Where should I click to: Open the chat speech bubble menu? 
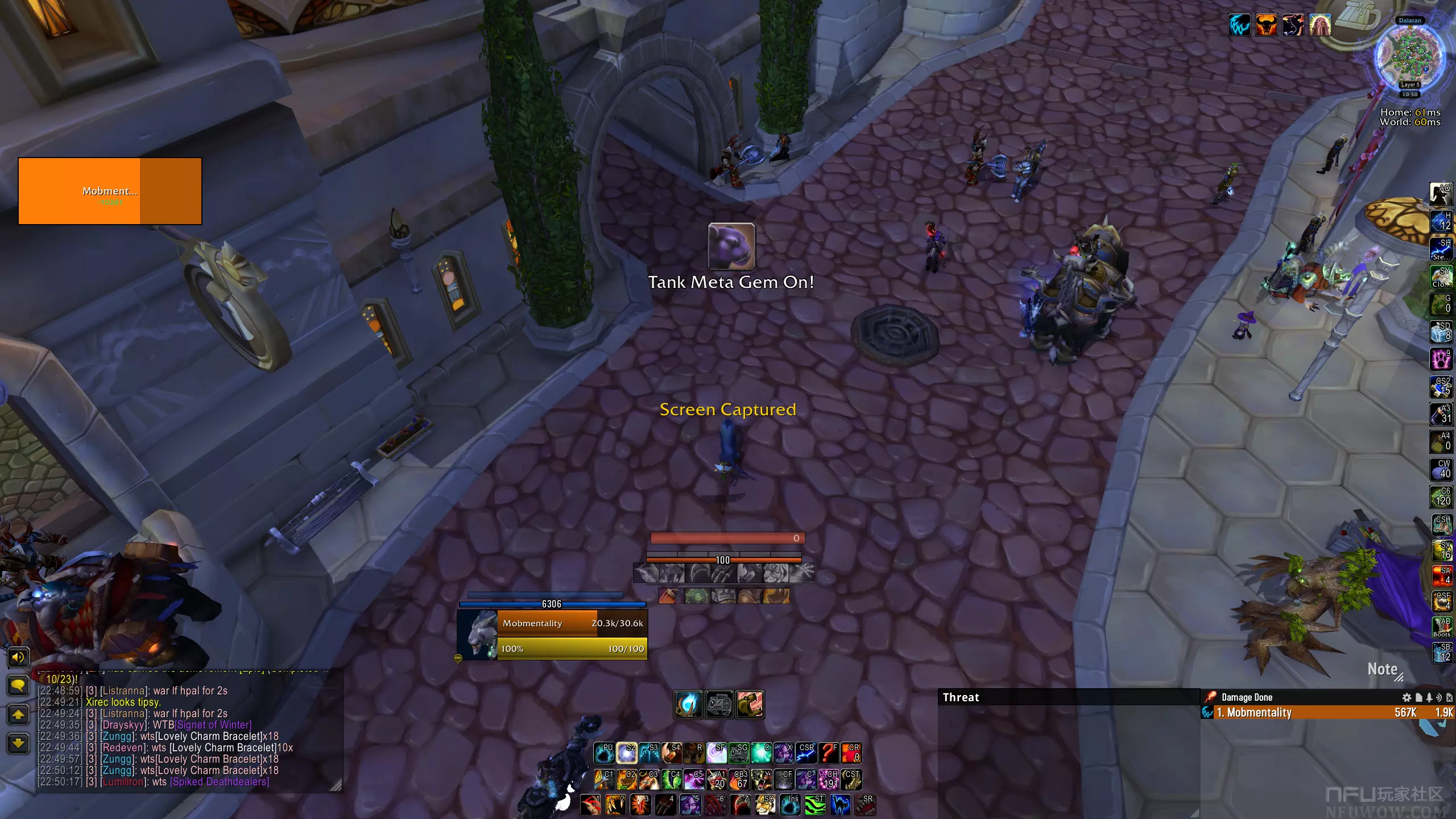click(18, 685)
